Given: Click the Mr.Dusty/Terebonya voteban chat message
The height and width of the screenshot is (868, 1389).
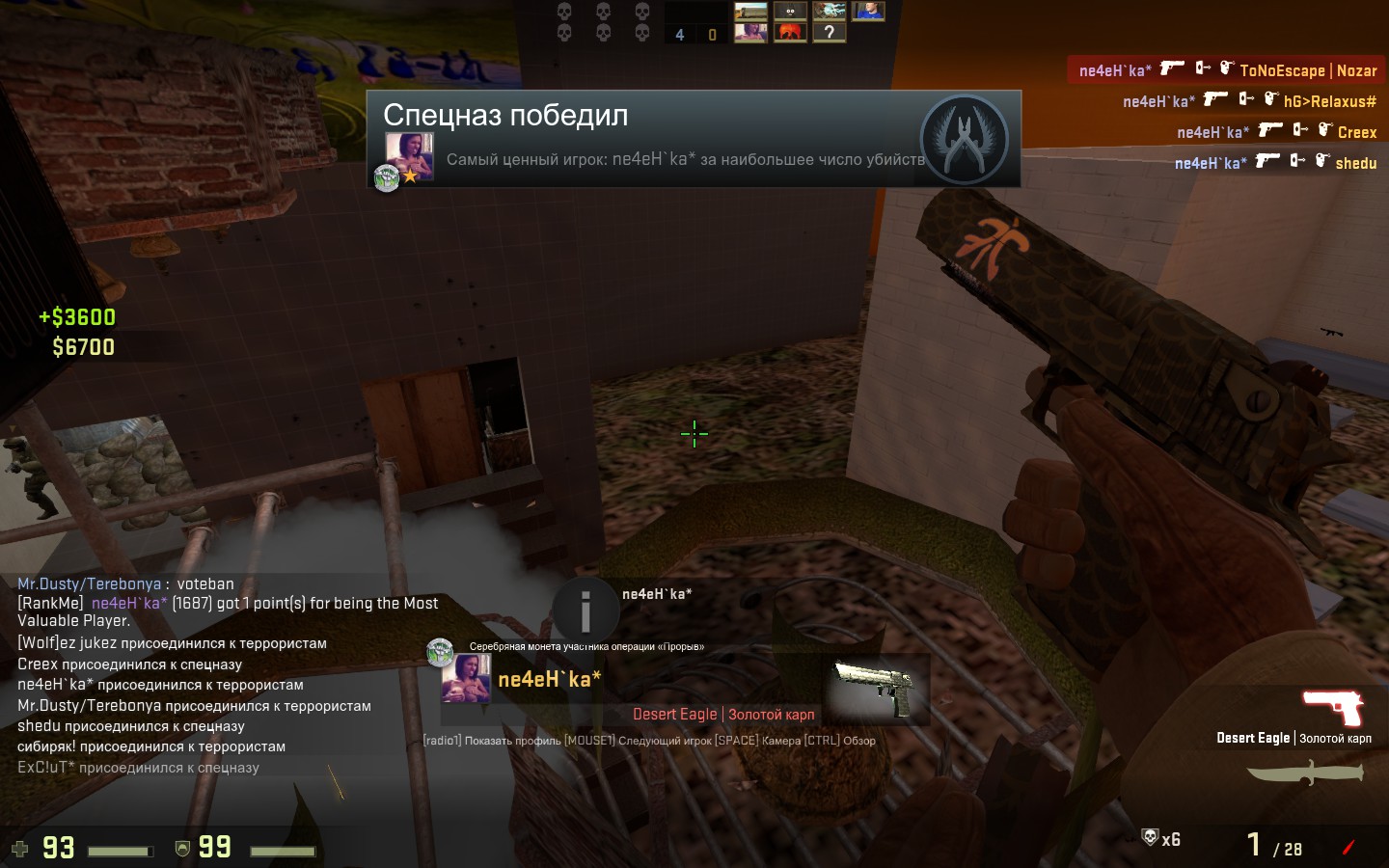Looking at the screenshot, I should pyautogui.click(x=125, y=583).
